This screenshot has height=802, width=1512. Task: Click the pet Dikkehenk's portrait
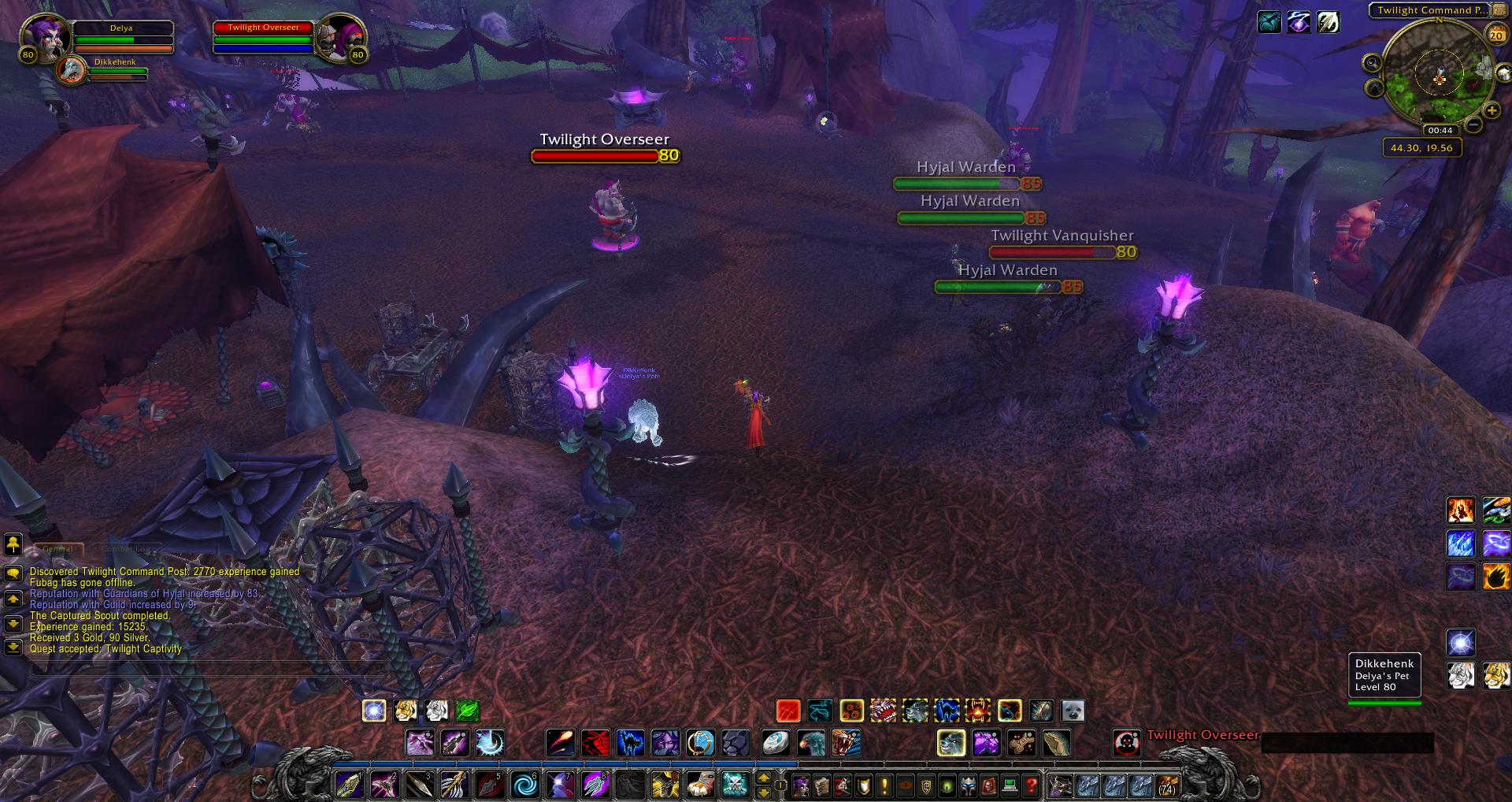click(72, 70)
